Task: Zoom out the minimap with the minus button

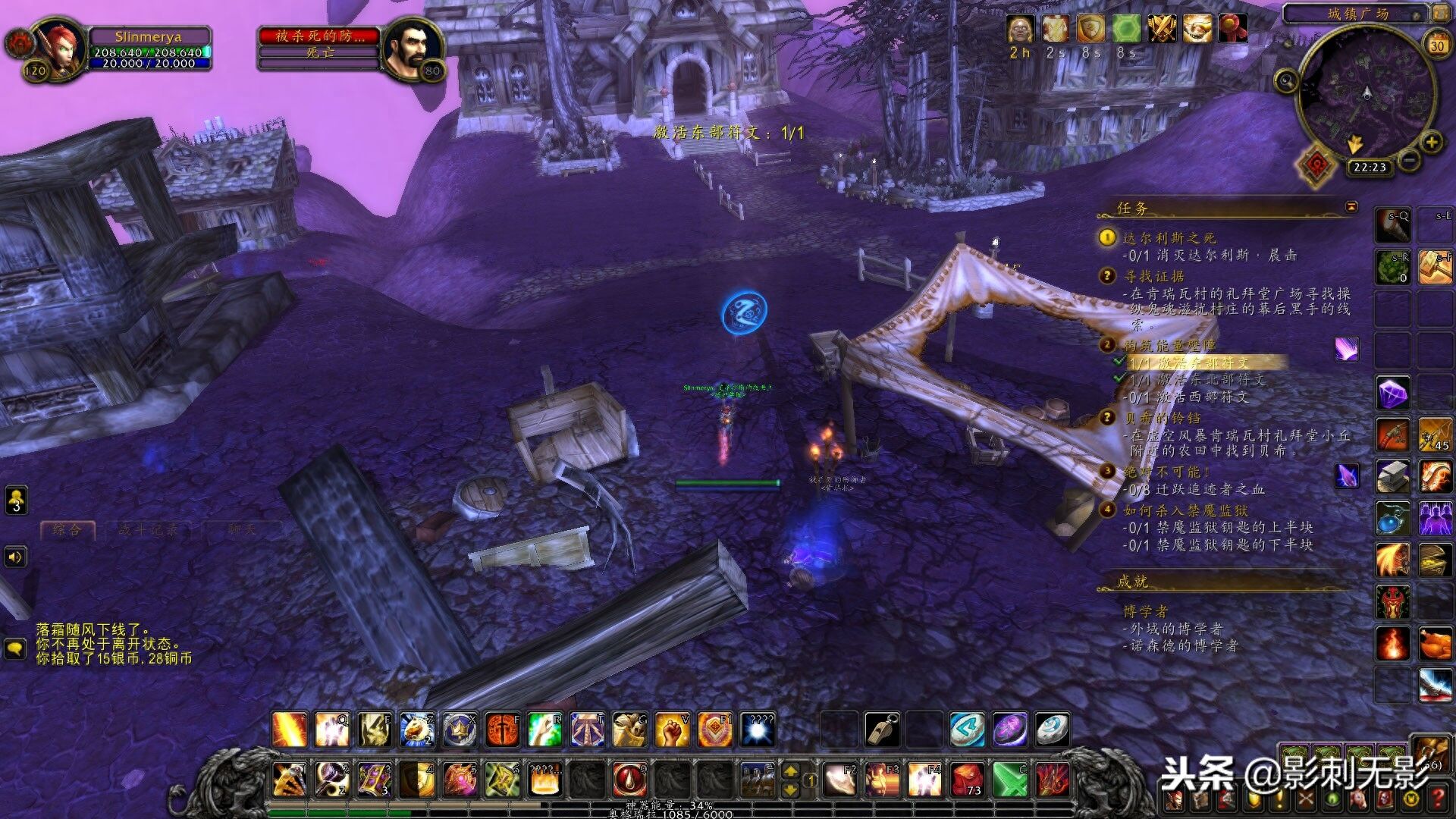Action: click(x=1408, y=160)
